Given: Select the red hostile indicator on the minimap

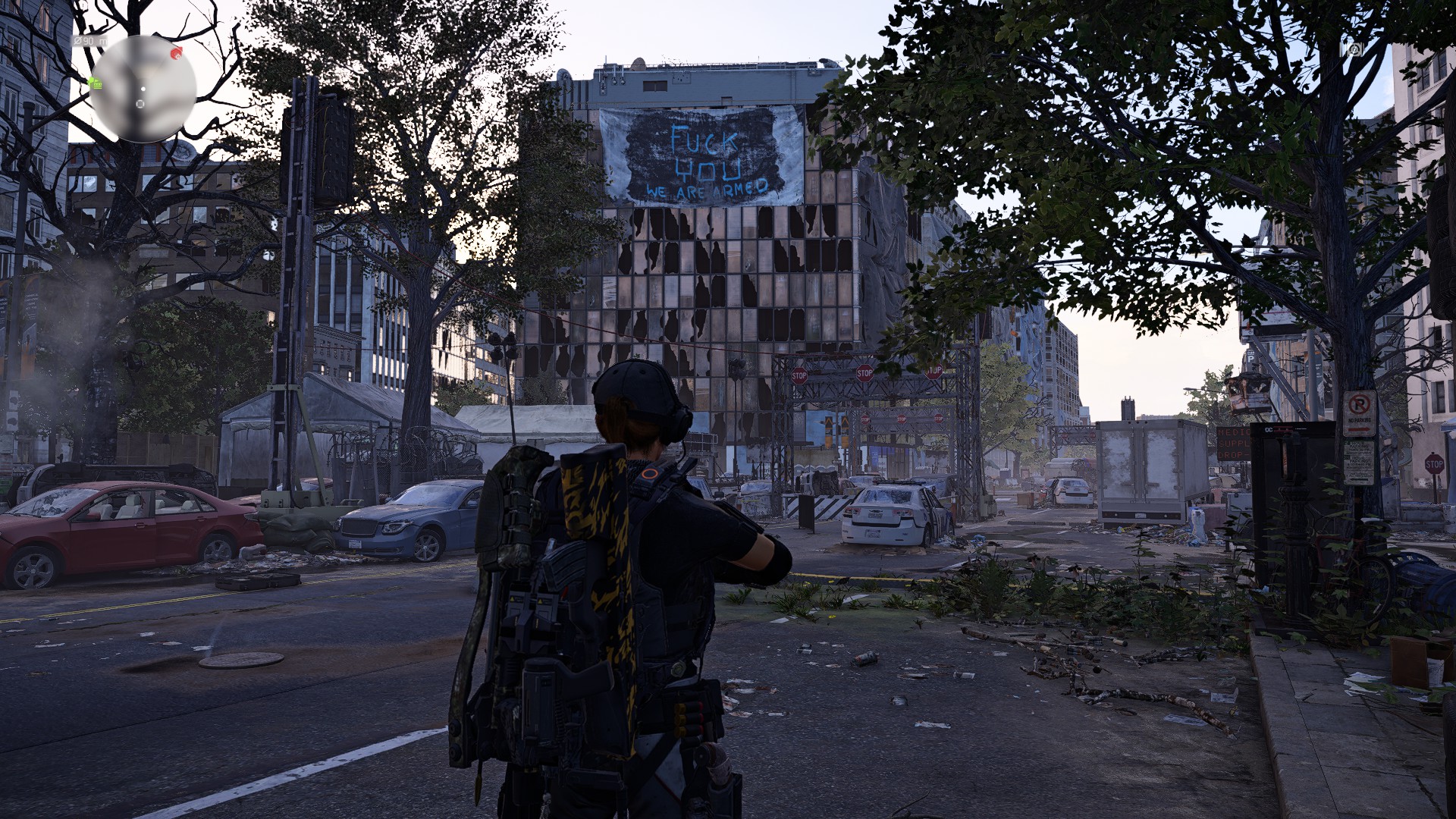Looking at the screenshot, I should coord(176,54).
